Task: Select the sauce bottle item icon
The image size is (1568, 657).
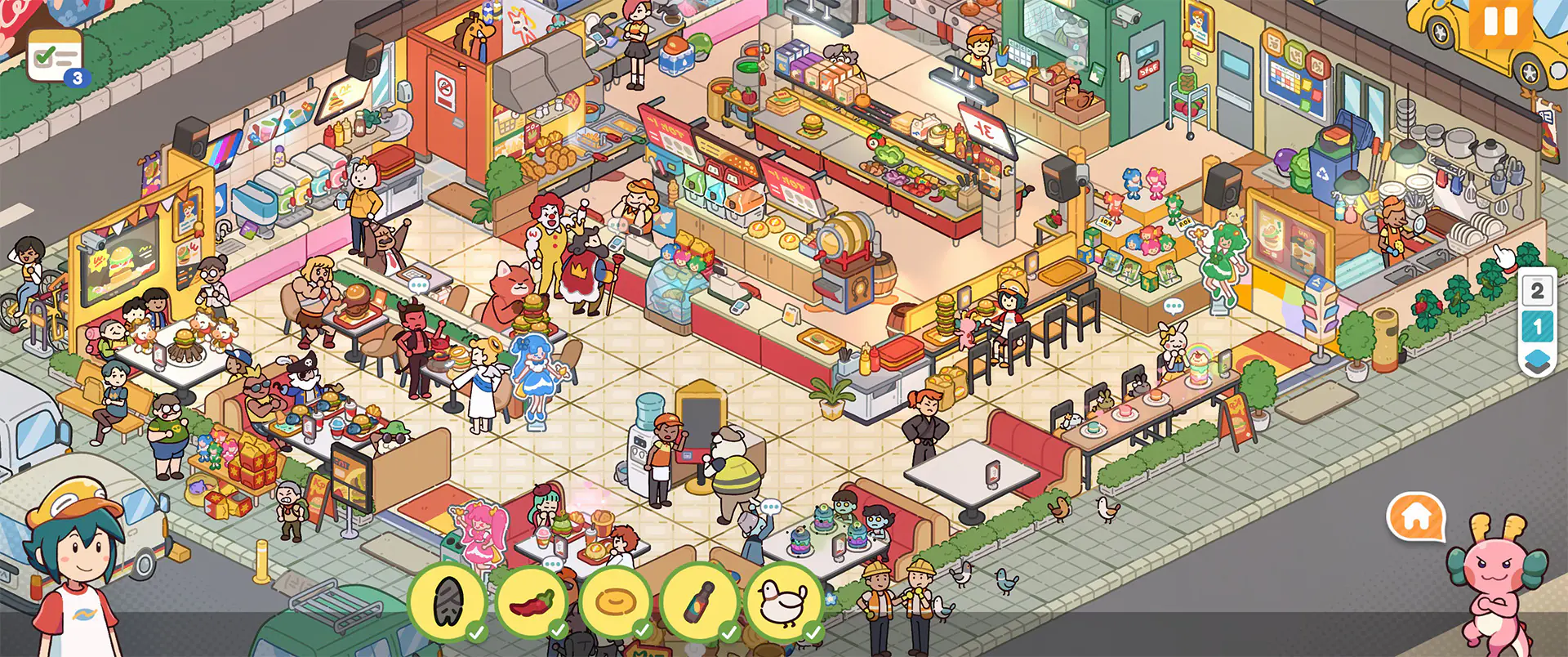Action: point(700,603)
